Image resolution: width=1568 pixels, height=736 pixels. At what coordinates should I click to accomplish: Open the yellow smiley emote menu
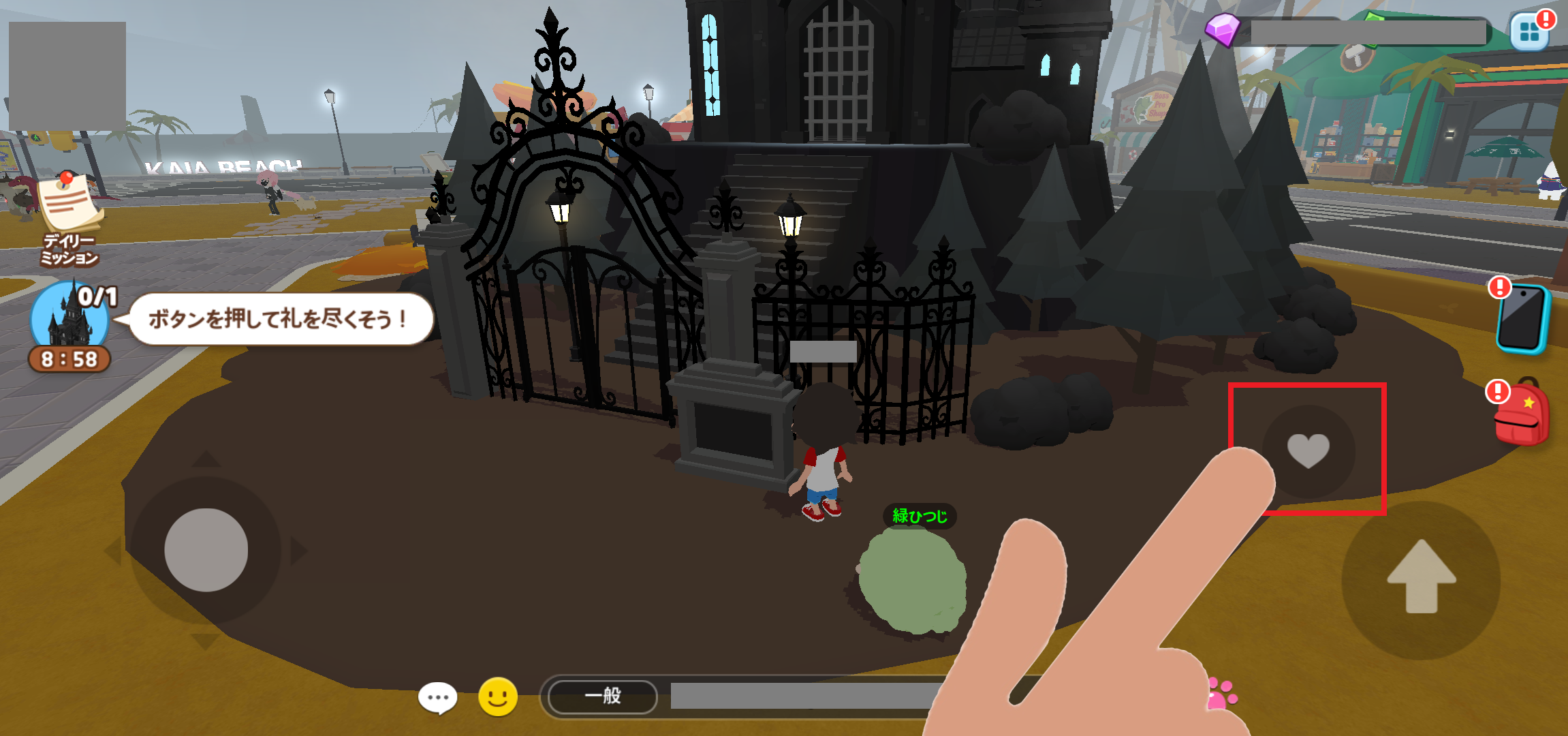click(x=498, y=696)
